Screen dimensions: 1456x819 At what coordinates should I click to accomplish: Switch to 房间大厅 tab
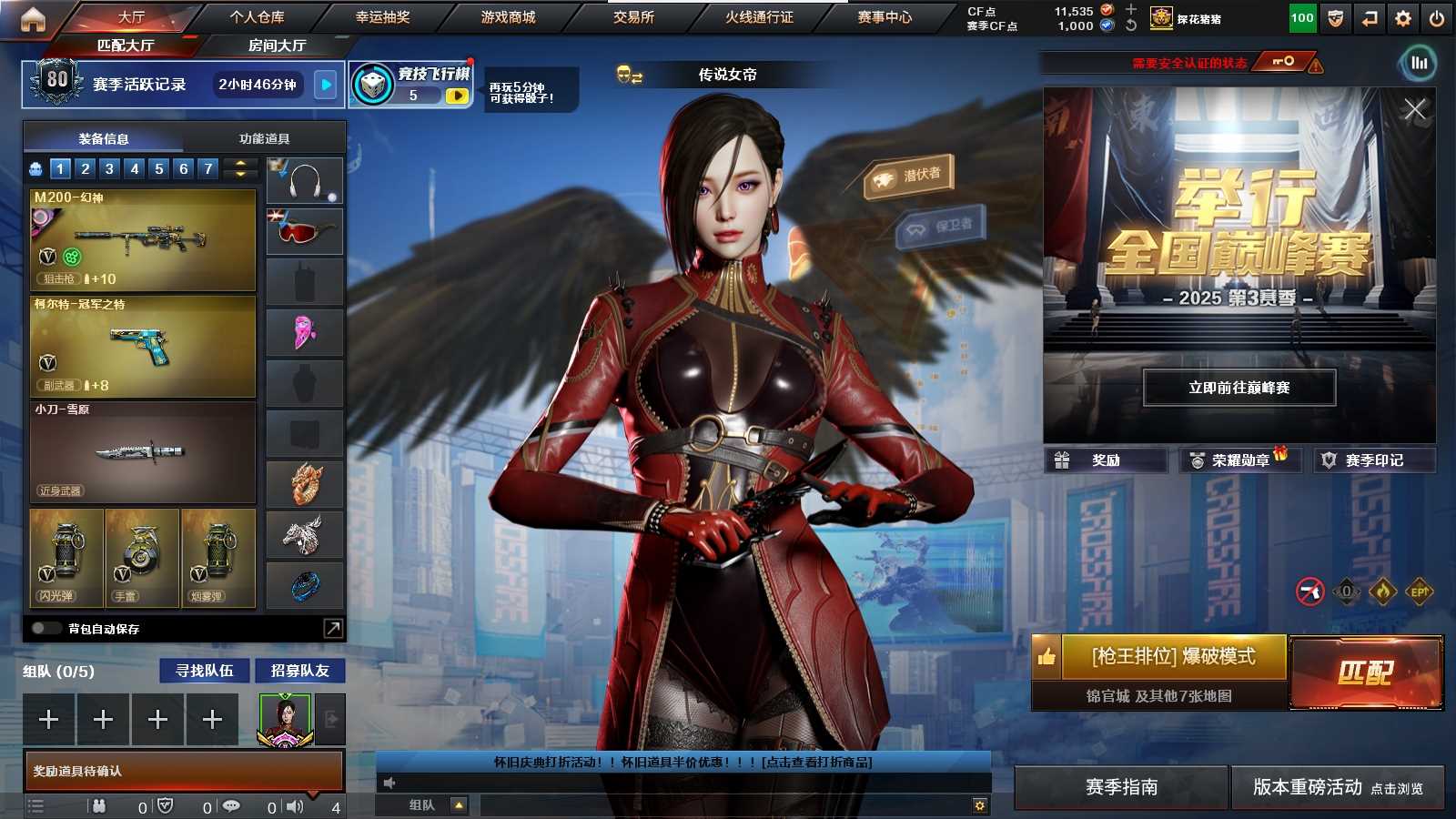tap(277, 45)
